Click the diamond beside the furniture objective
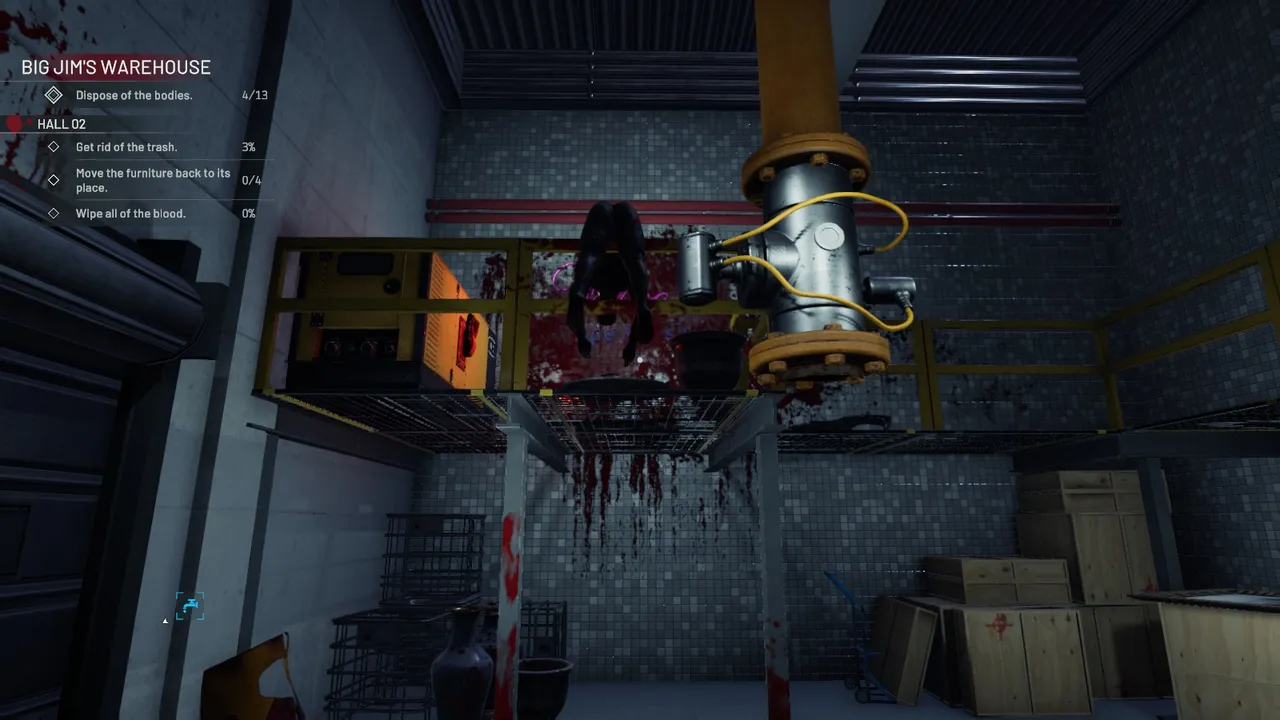The image size is (1280, 720). [55, 180]
